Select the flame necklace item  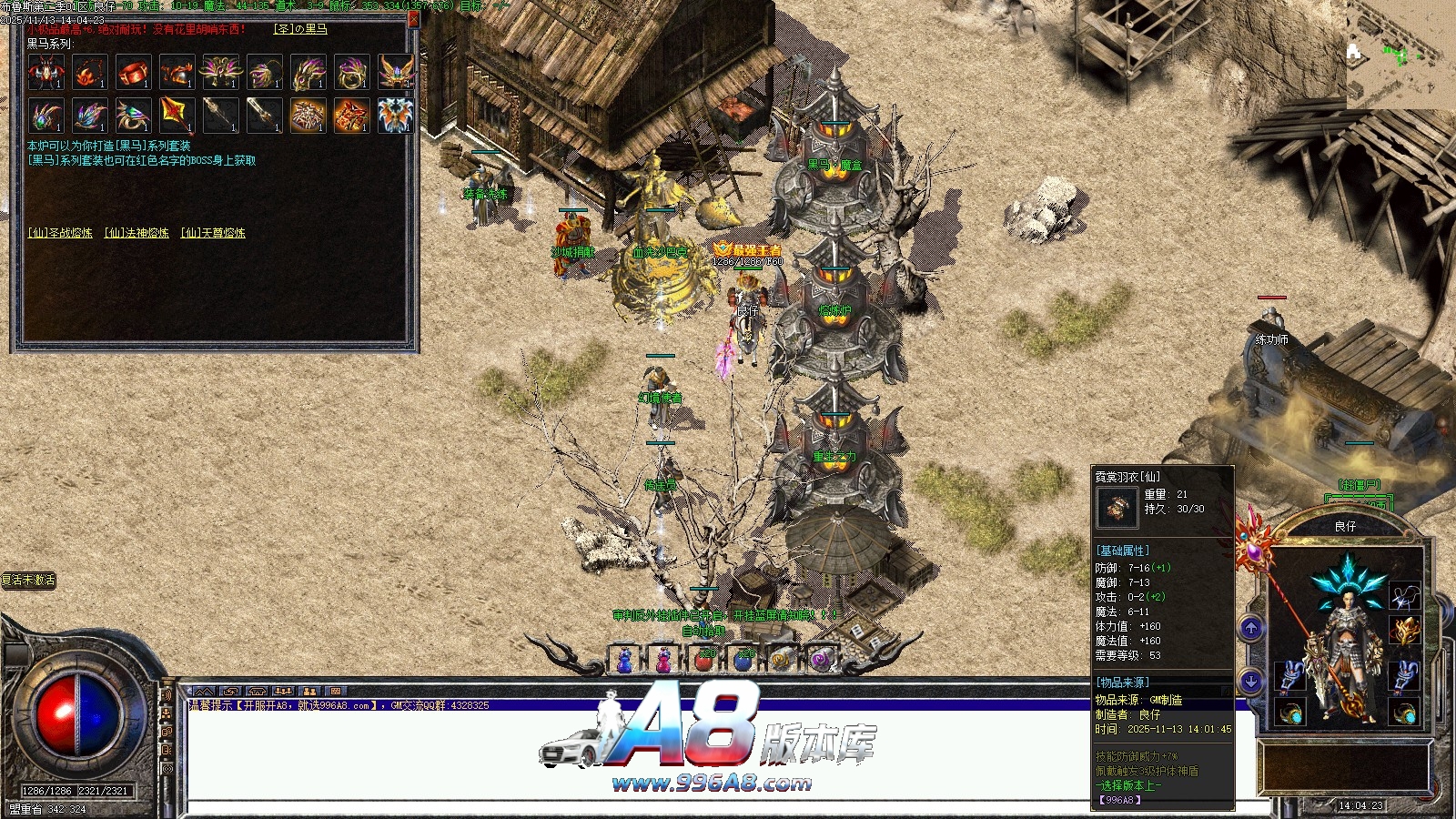90,72
